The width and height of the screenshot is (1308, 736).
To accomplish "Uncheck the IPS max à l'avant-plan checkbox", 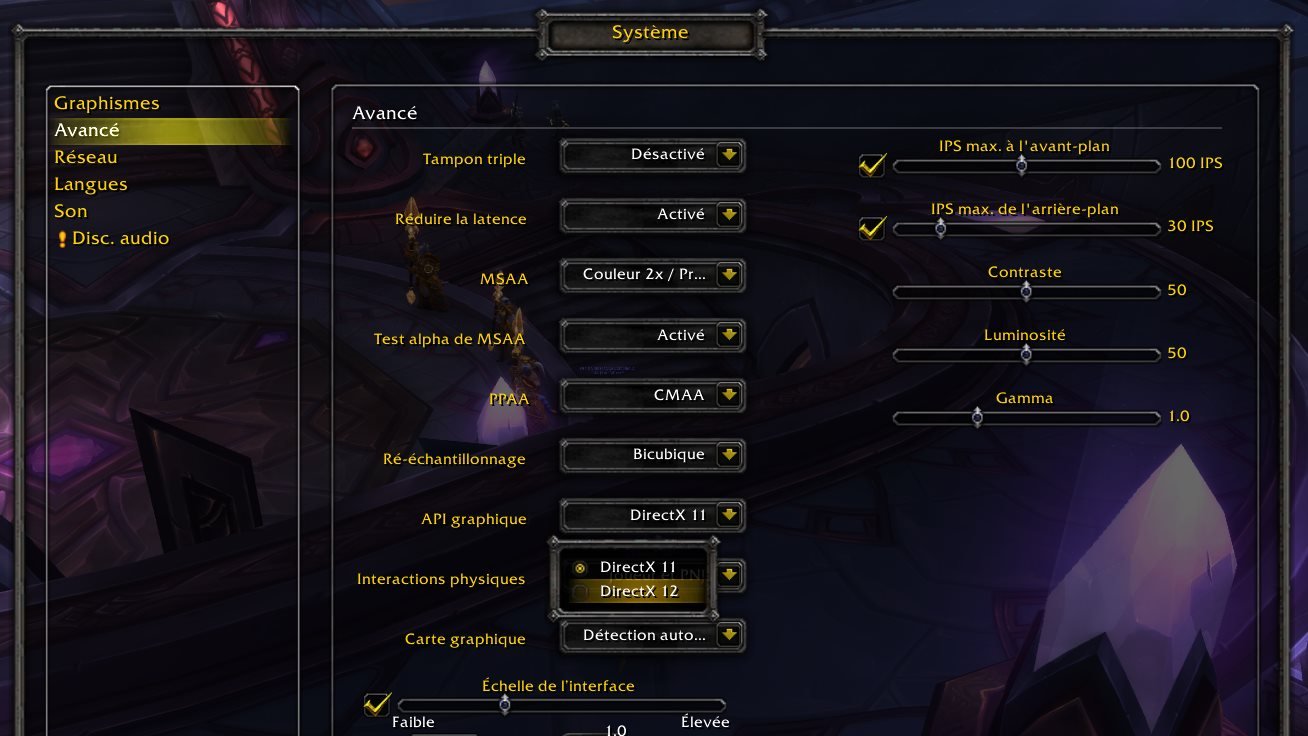I will point(871,165).
